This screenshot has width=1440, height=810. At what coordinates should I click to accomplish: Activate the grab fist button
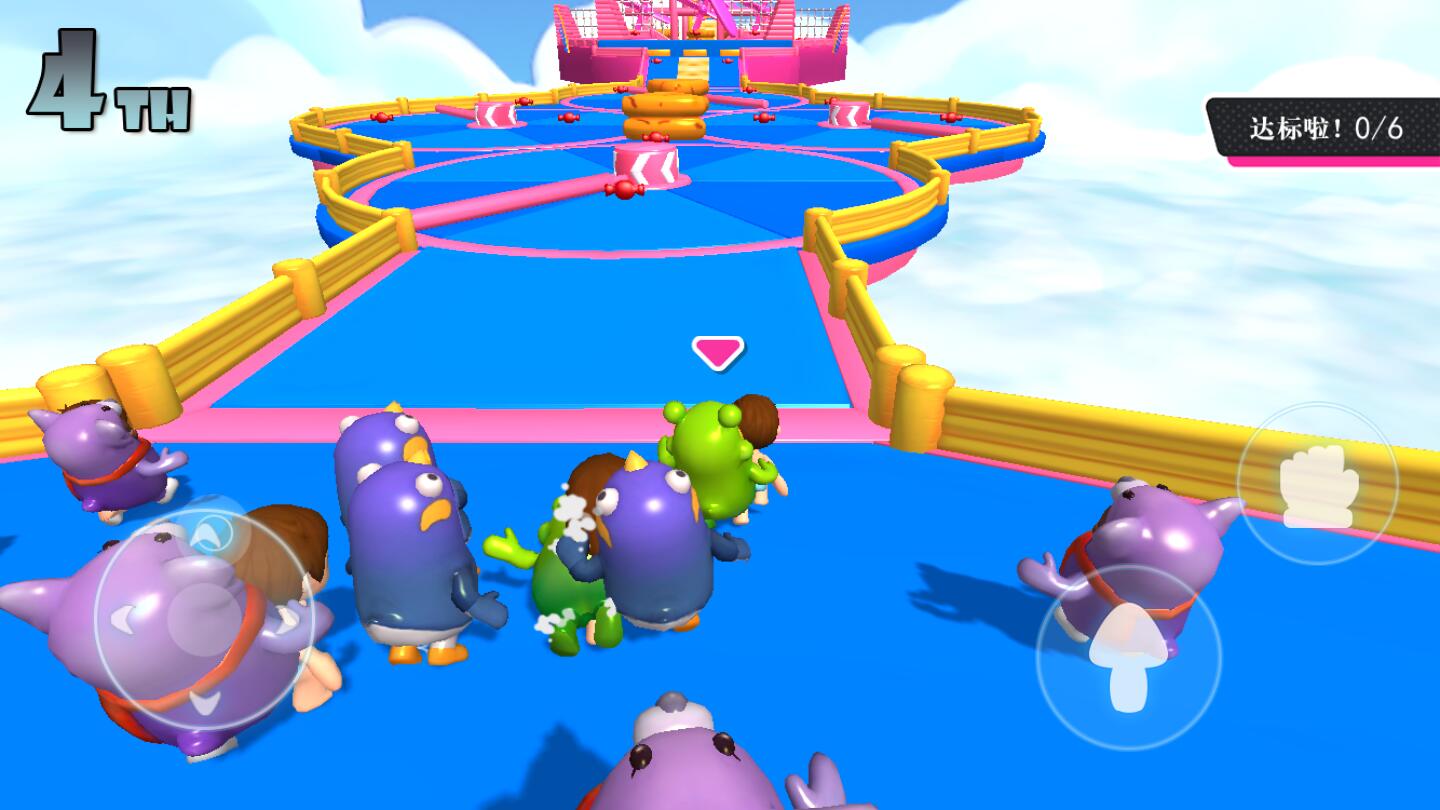(x=1318, y=484)
